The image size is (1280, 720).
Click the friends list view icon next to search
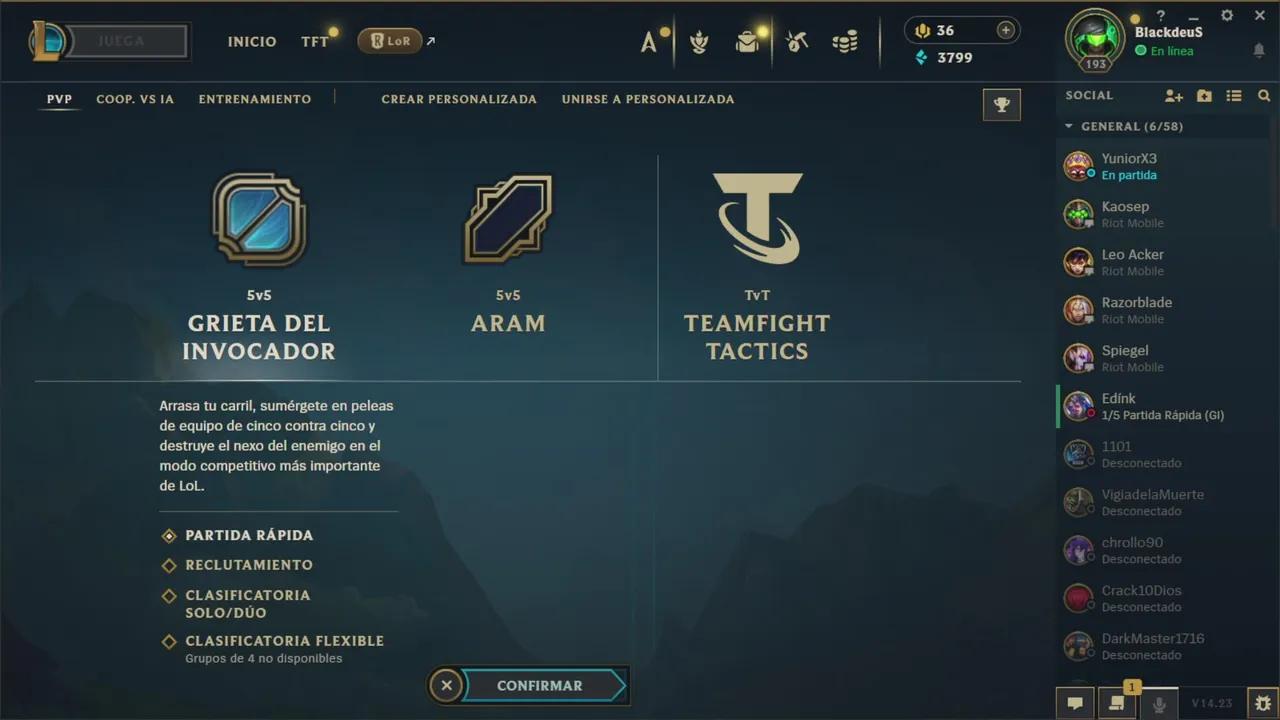click(x=1234, y=95)
